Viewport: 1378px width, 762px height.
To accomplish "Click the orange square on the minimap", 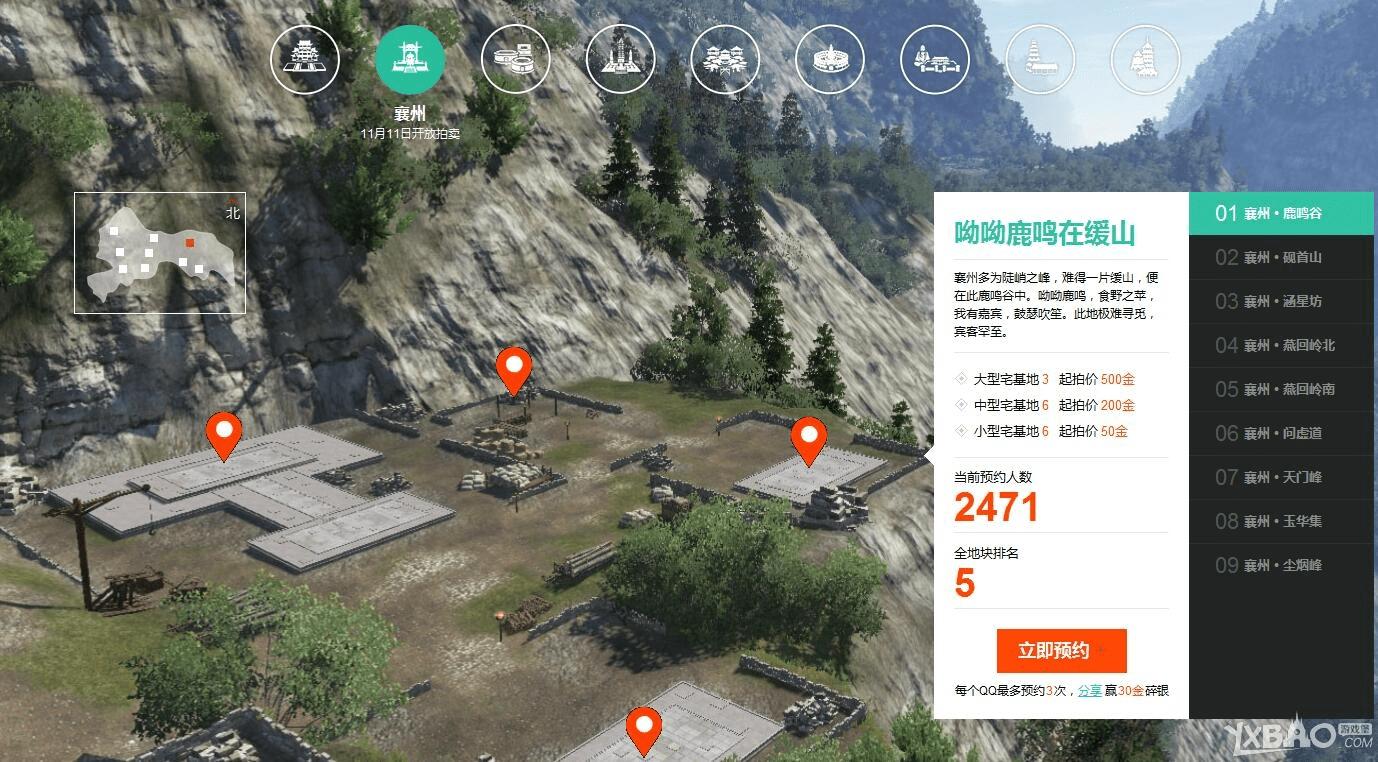I will [x=190, y=242].
